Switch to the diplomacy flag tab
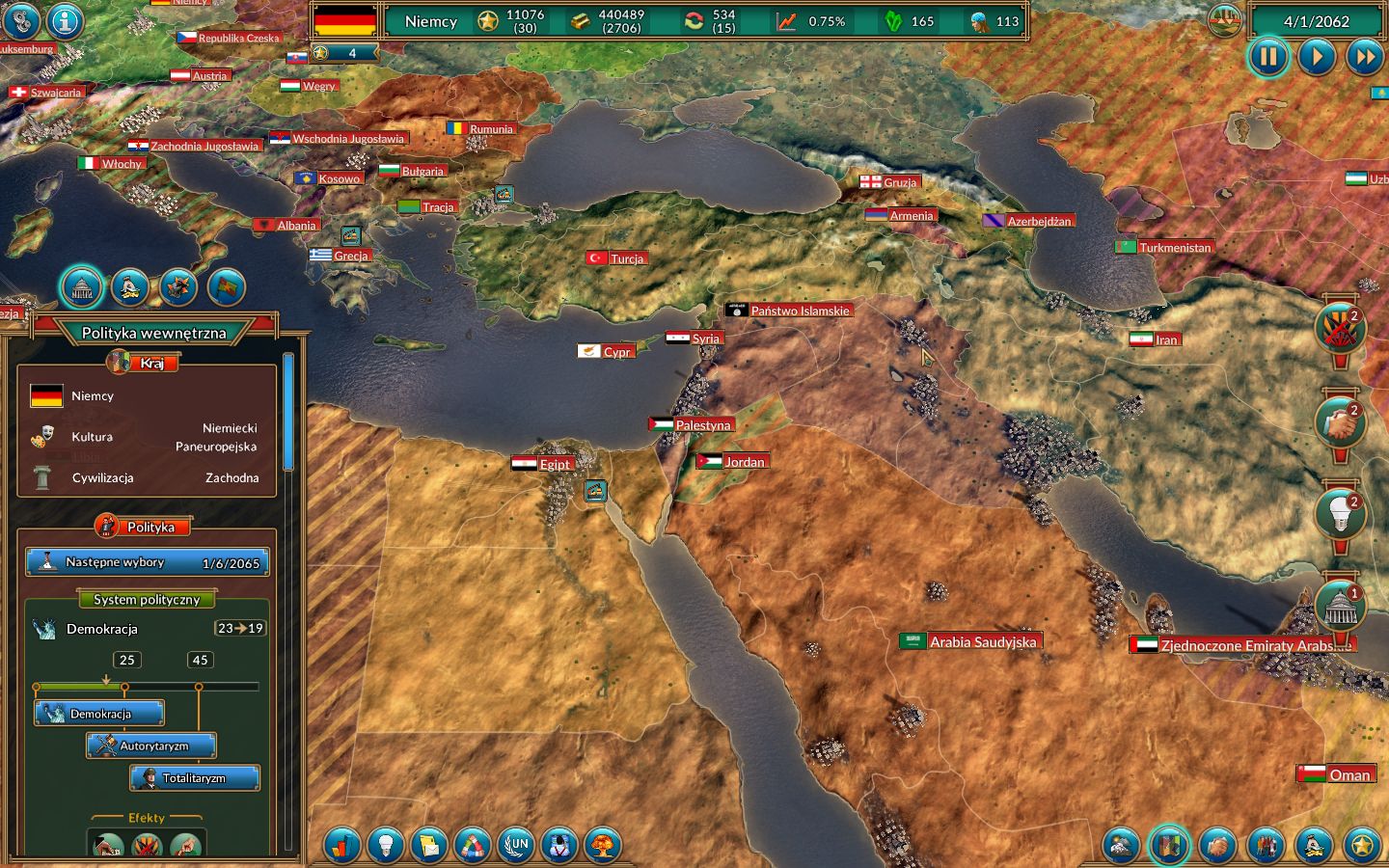The image size is (1389, 868). pos(226,286)
